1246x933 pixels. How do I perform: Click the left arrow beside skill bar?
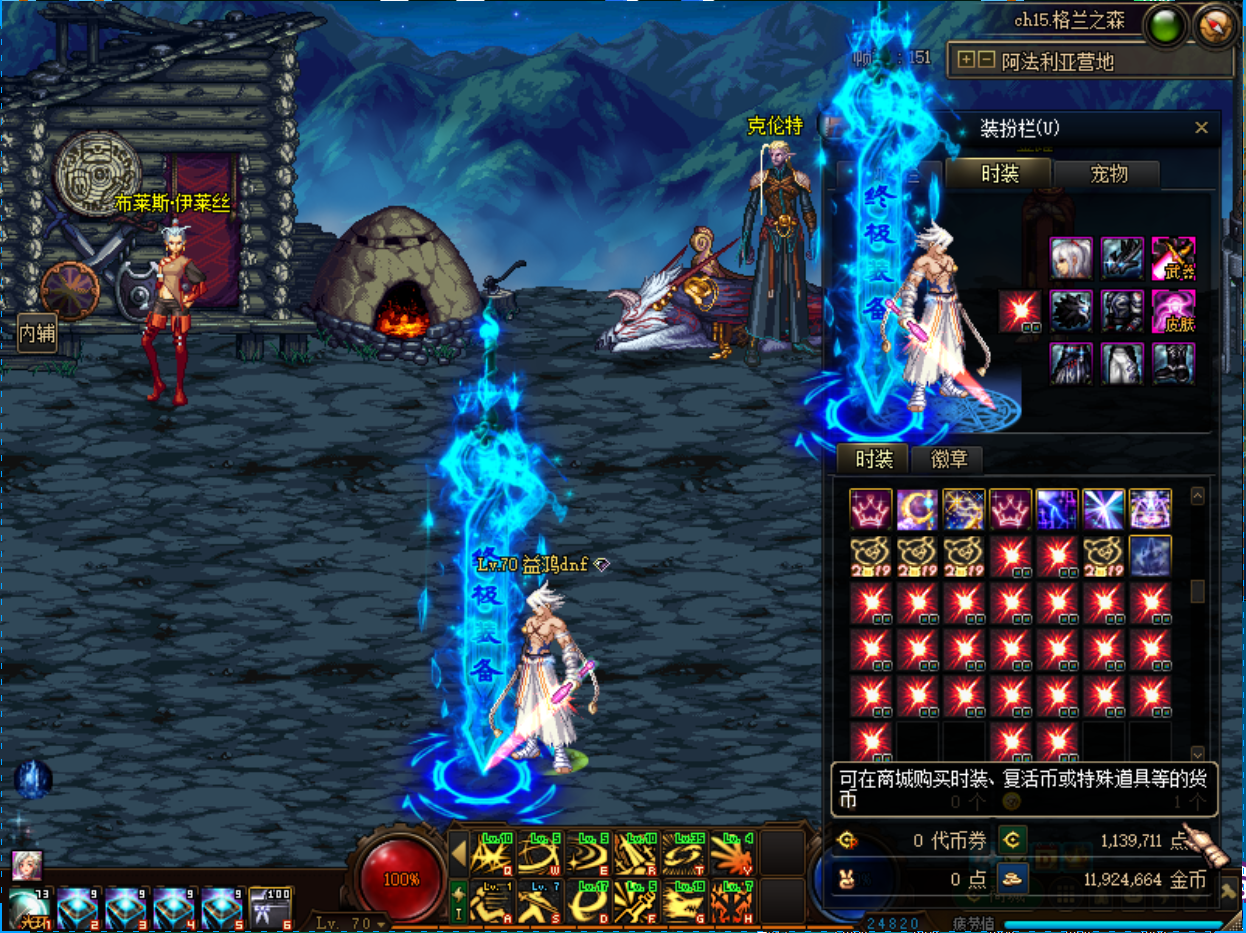click(459, 854)
